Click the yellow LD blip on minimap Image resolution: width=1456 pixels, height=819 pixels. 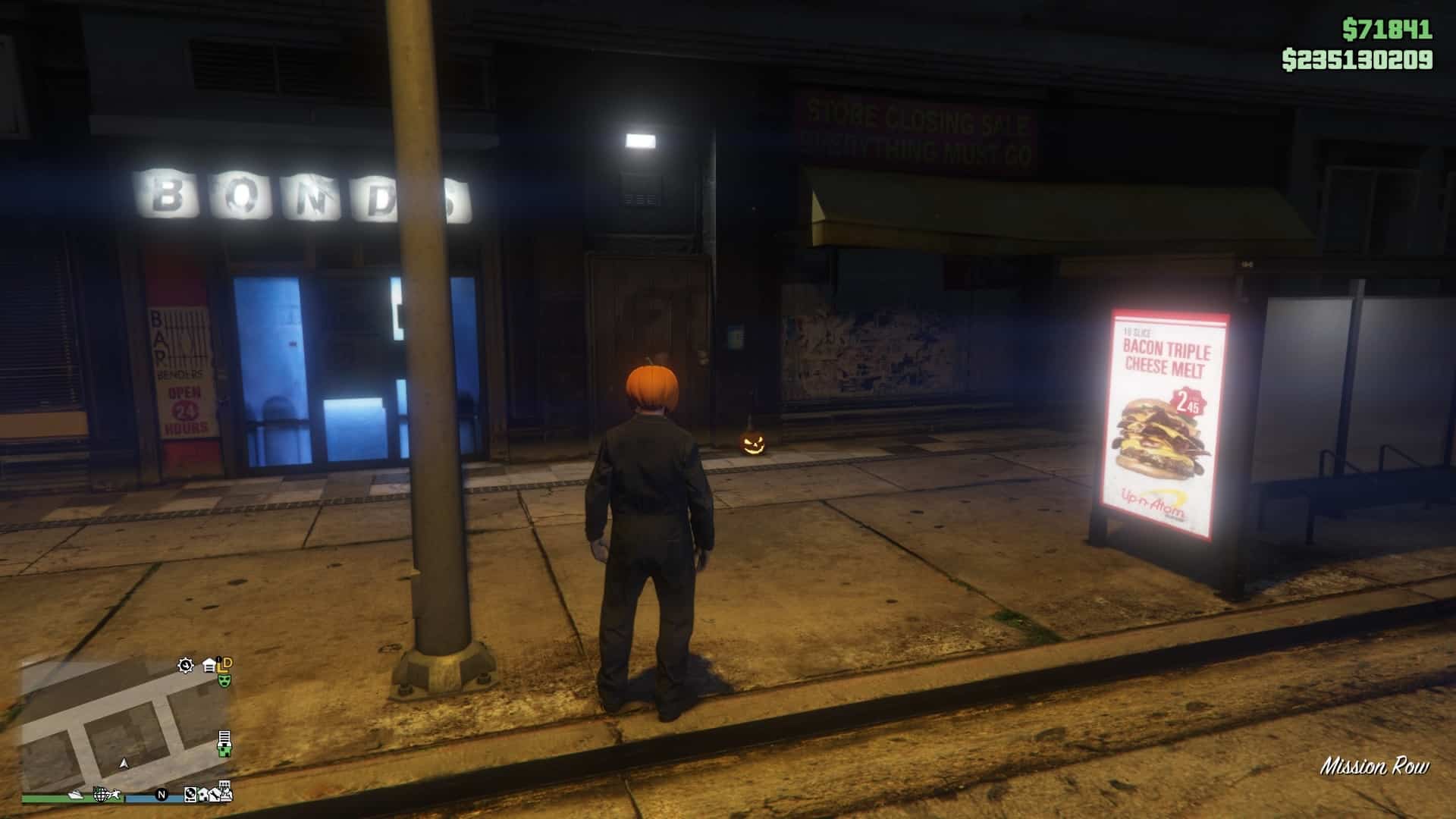[224, 664]
